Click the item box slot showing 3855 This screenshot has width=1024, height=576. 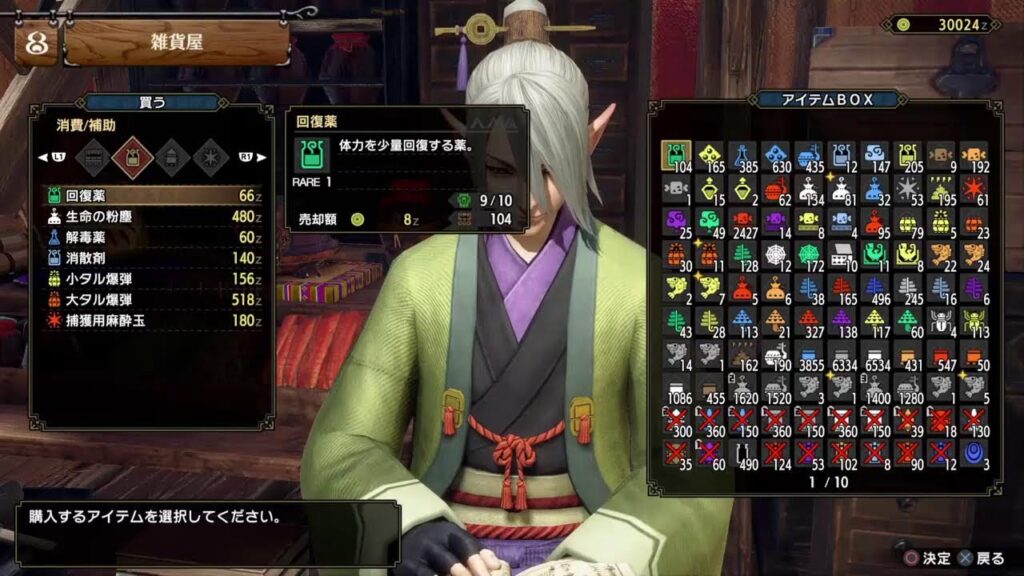[809, 353]
